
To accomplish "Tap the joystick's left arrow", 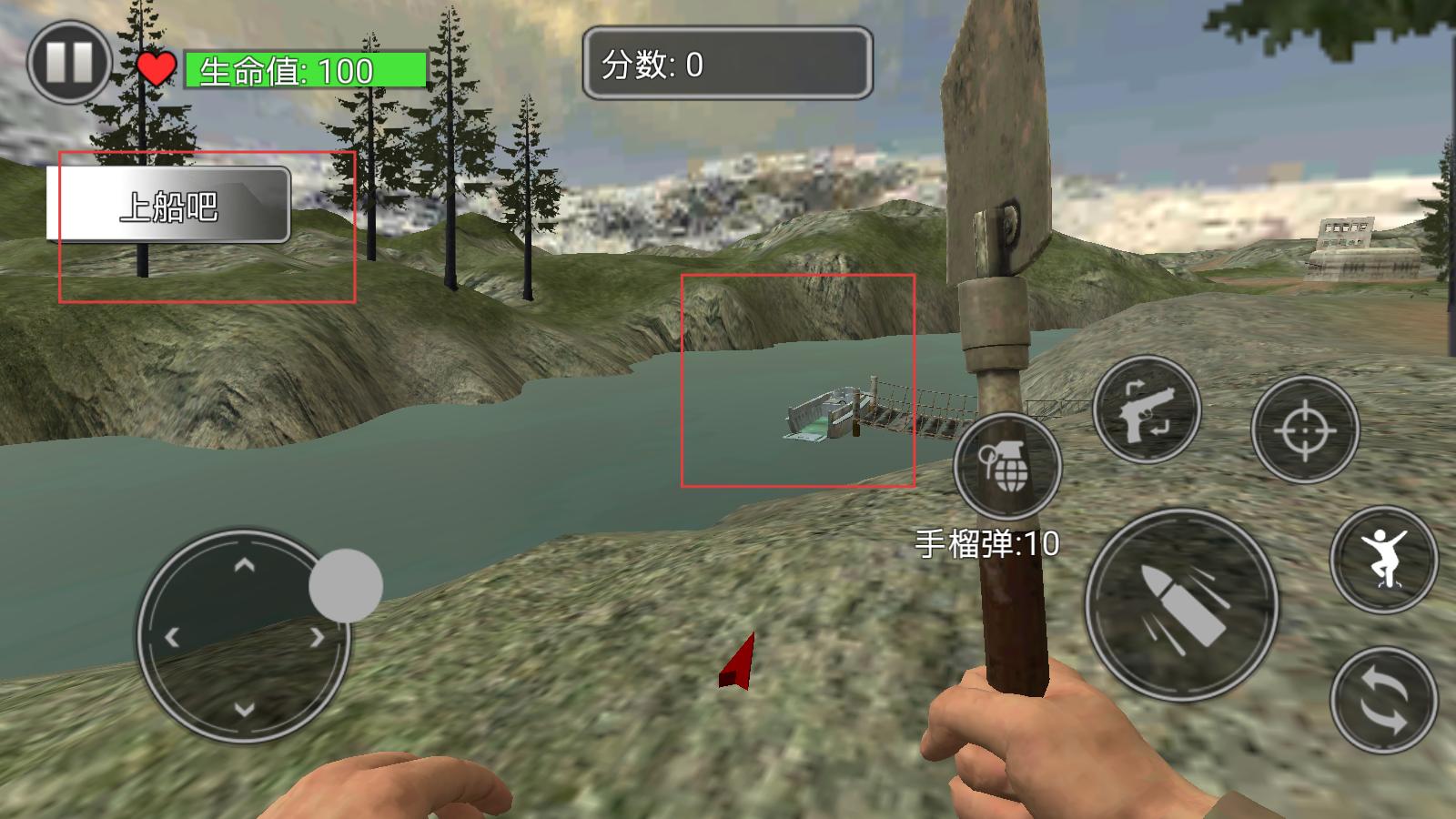I will (172, 637).
